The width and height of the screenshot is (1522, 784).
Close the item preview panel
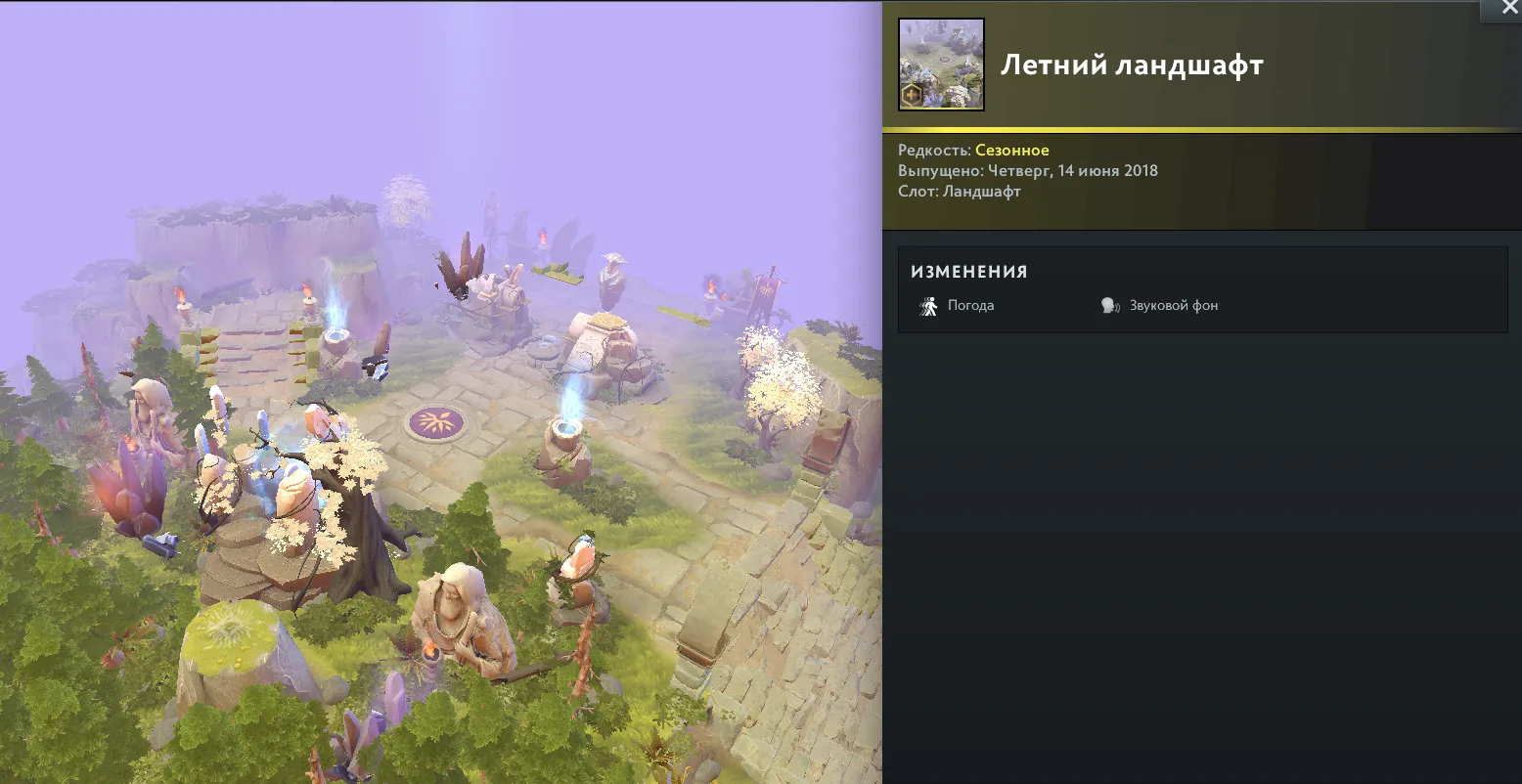pyautogui.click(x=1501, y=8)
